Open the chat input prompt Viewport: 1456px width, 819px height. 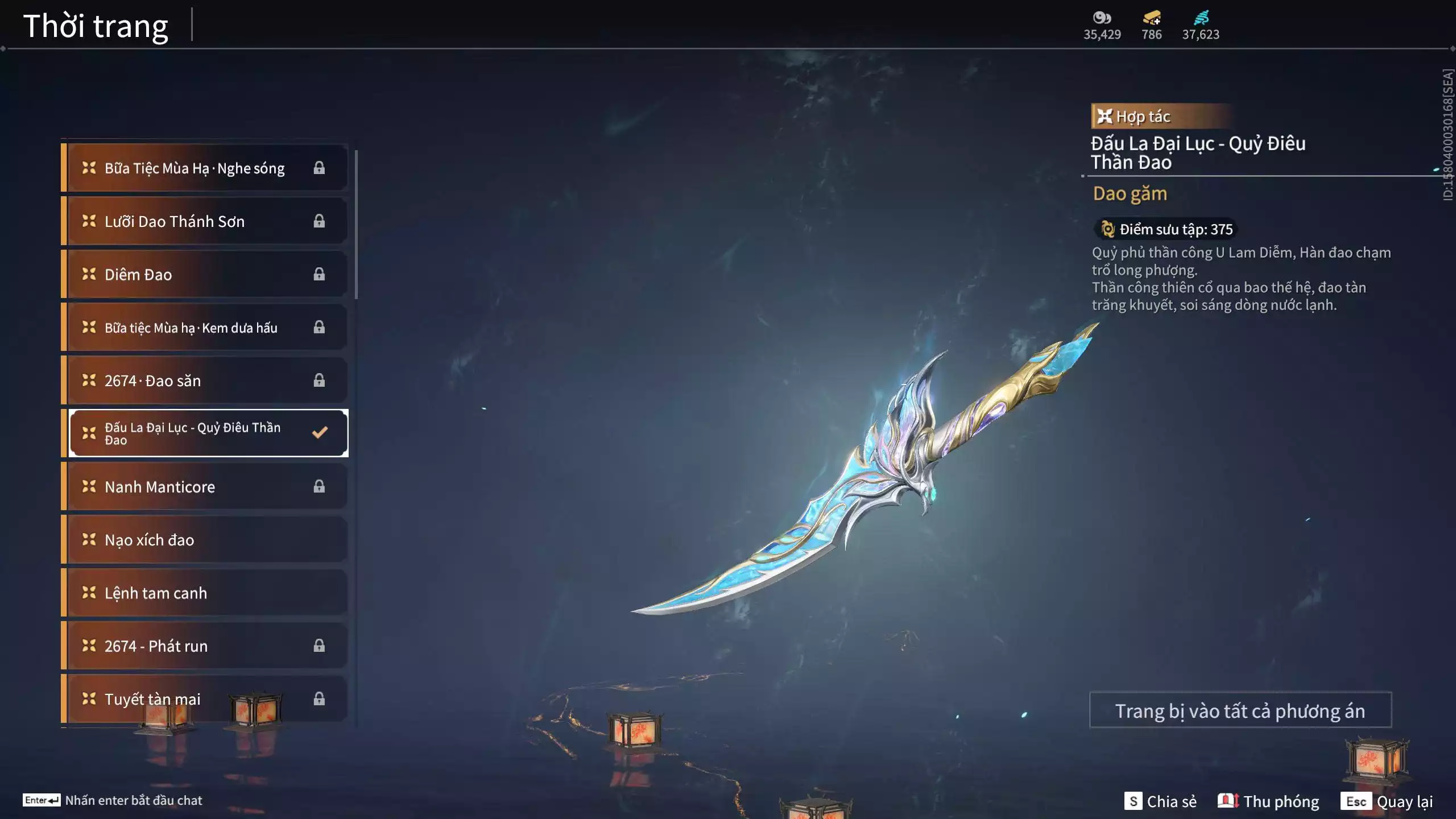point(113,800)
